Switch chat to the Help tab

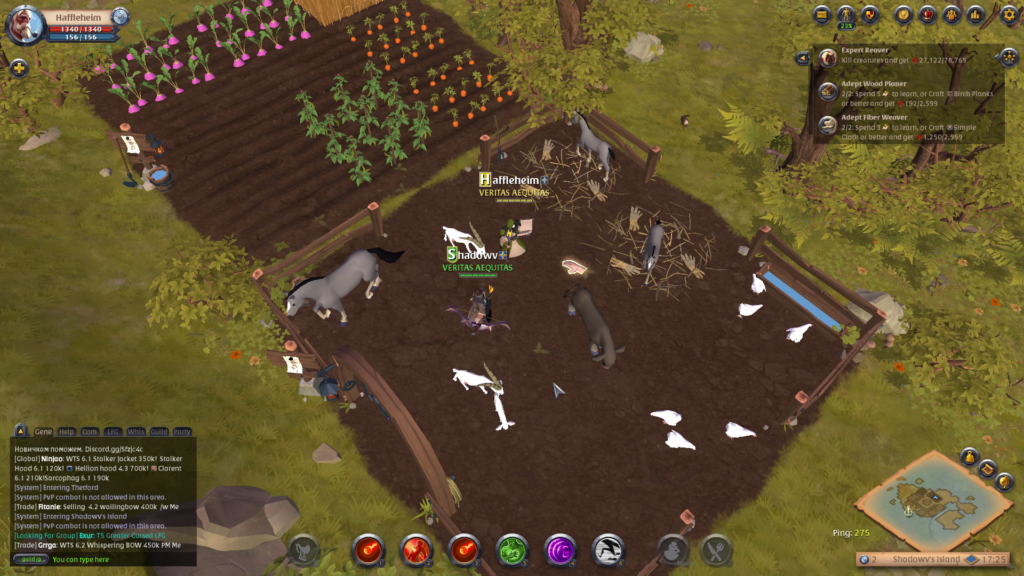click(67, 432)
